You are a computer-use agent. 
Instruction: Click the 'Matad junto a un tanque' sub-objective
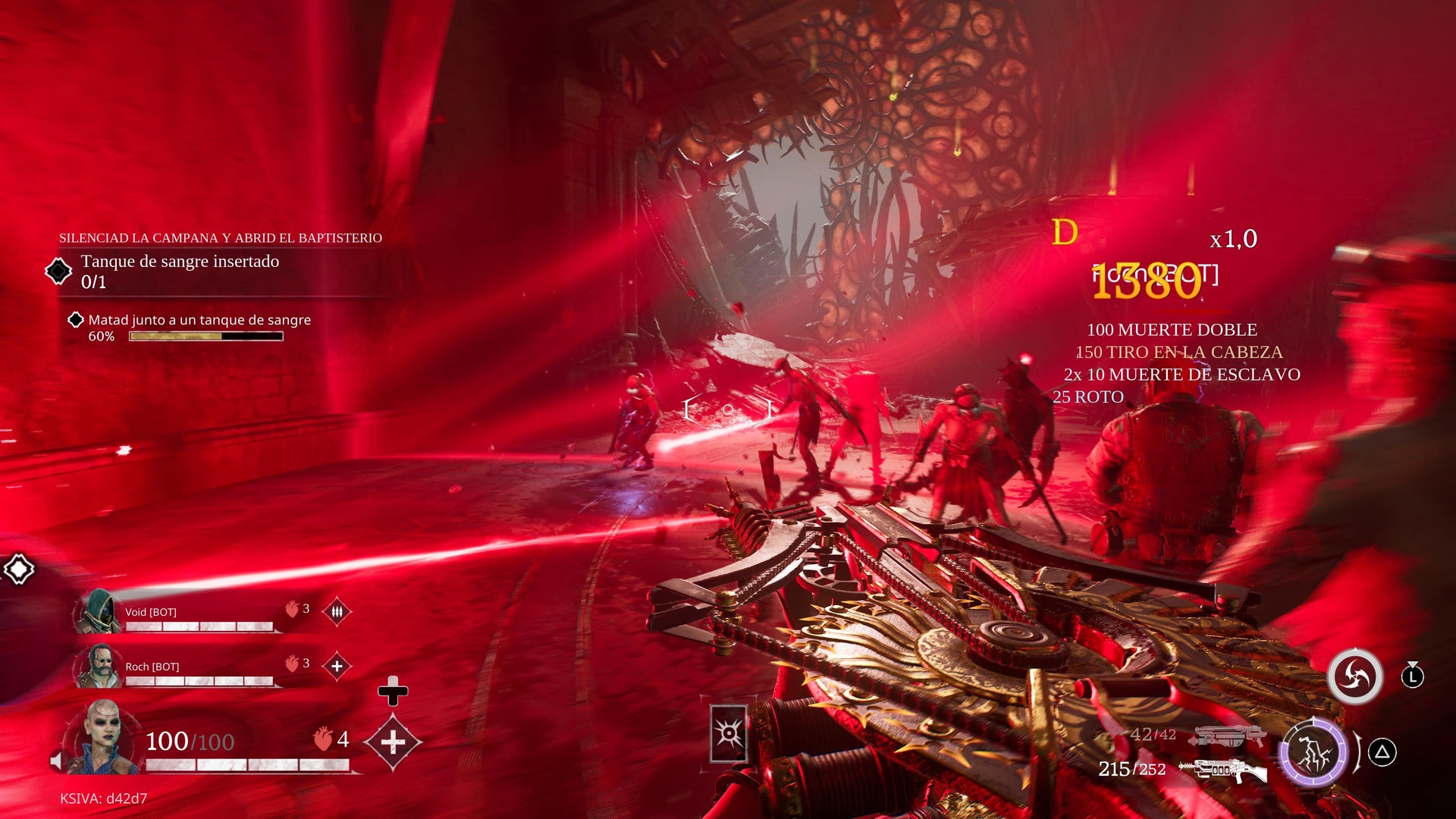click(199, 320)
